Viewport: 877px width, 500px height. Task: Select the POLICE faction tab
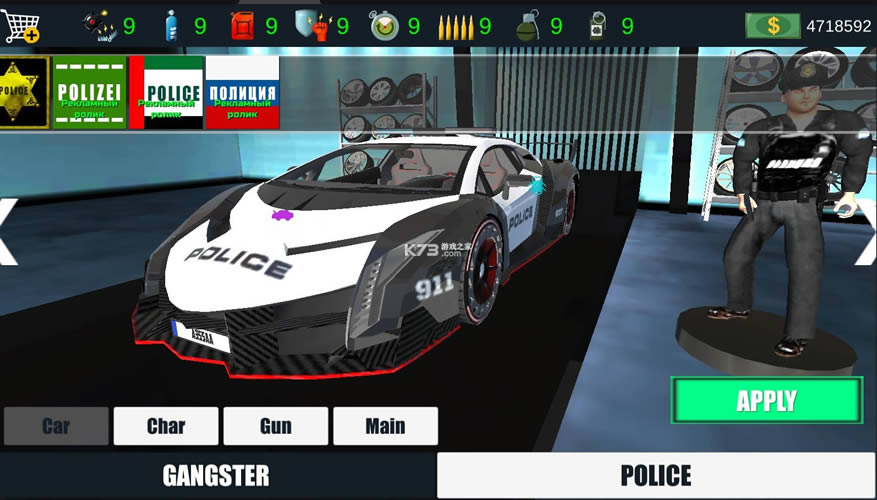click(x=656, y=475)
